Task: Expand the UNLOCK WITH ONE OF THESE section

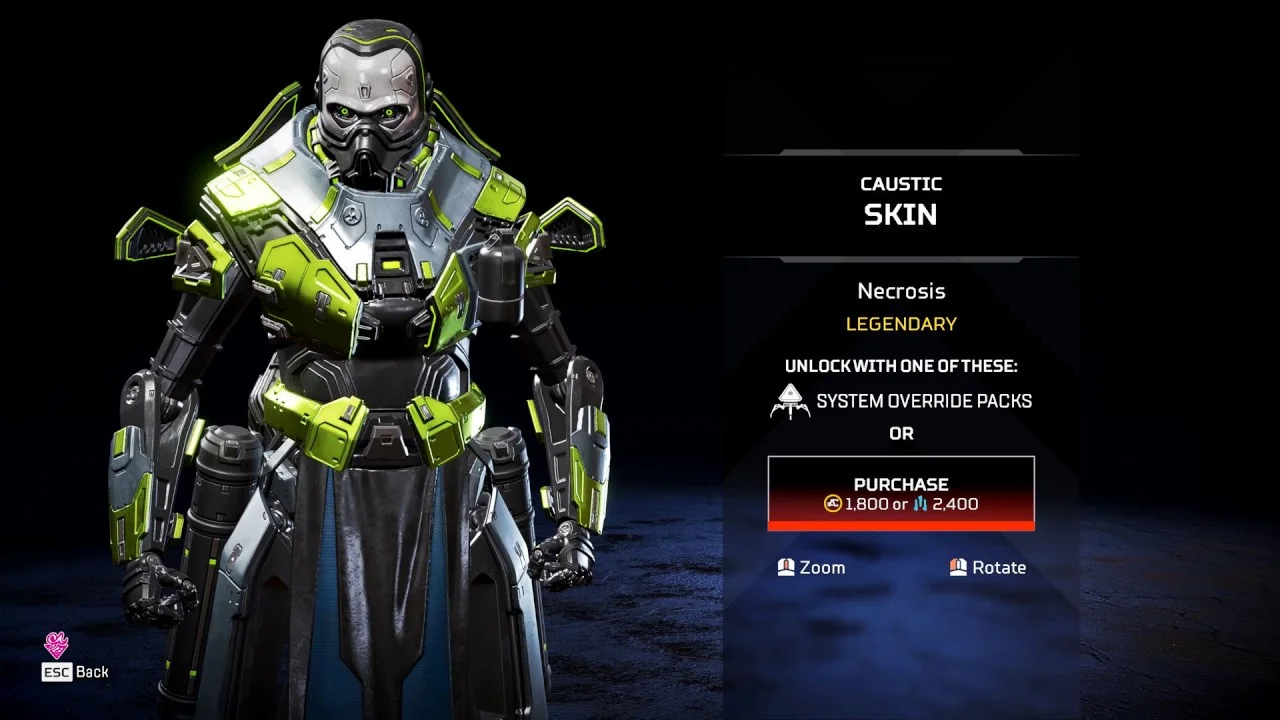Action: tap(901, 366)
